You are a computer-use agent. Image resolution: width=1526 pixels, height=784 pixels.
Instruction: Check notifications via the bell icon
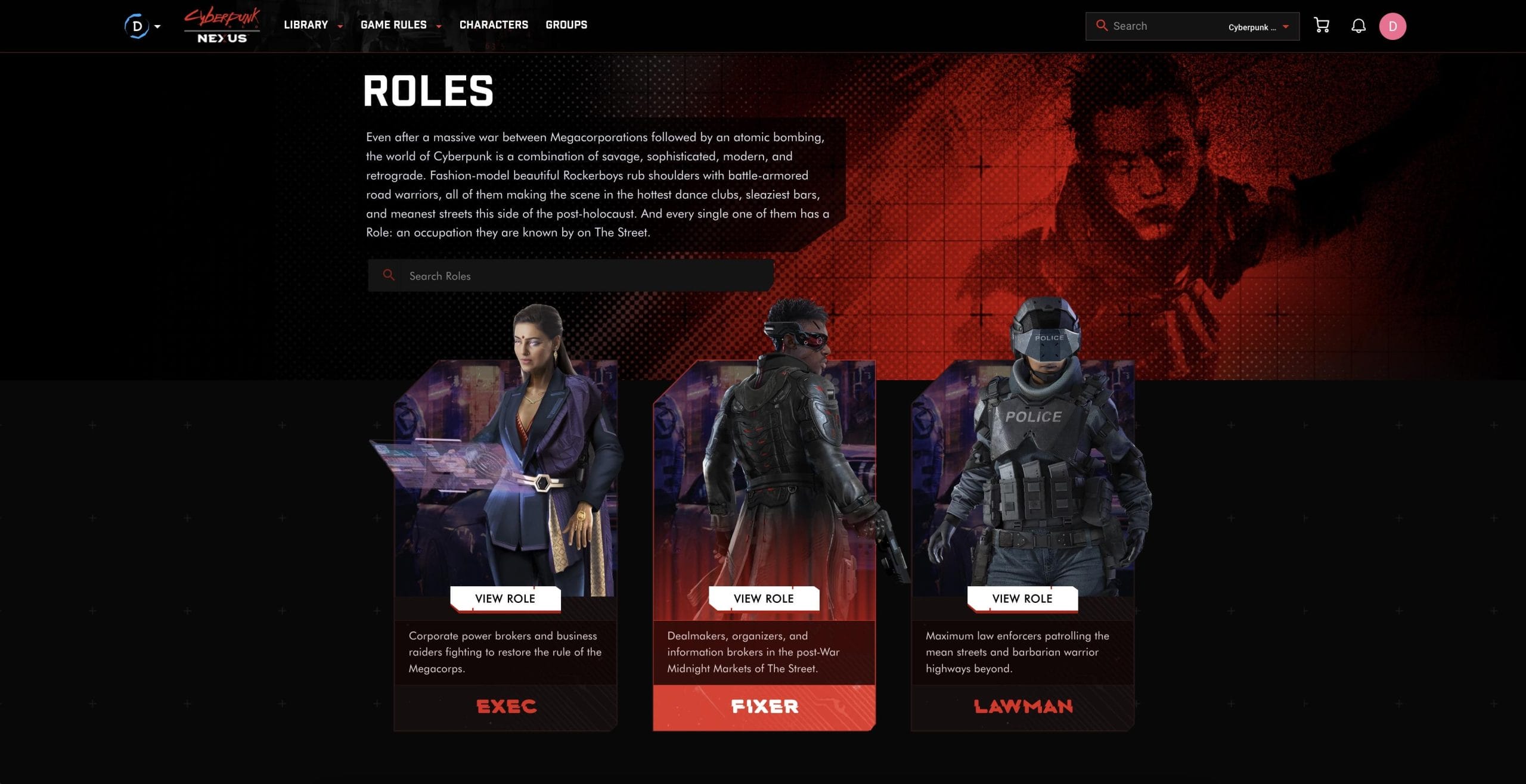point(1359,25)
